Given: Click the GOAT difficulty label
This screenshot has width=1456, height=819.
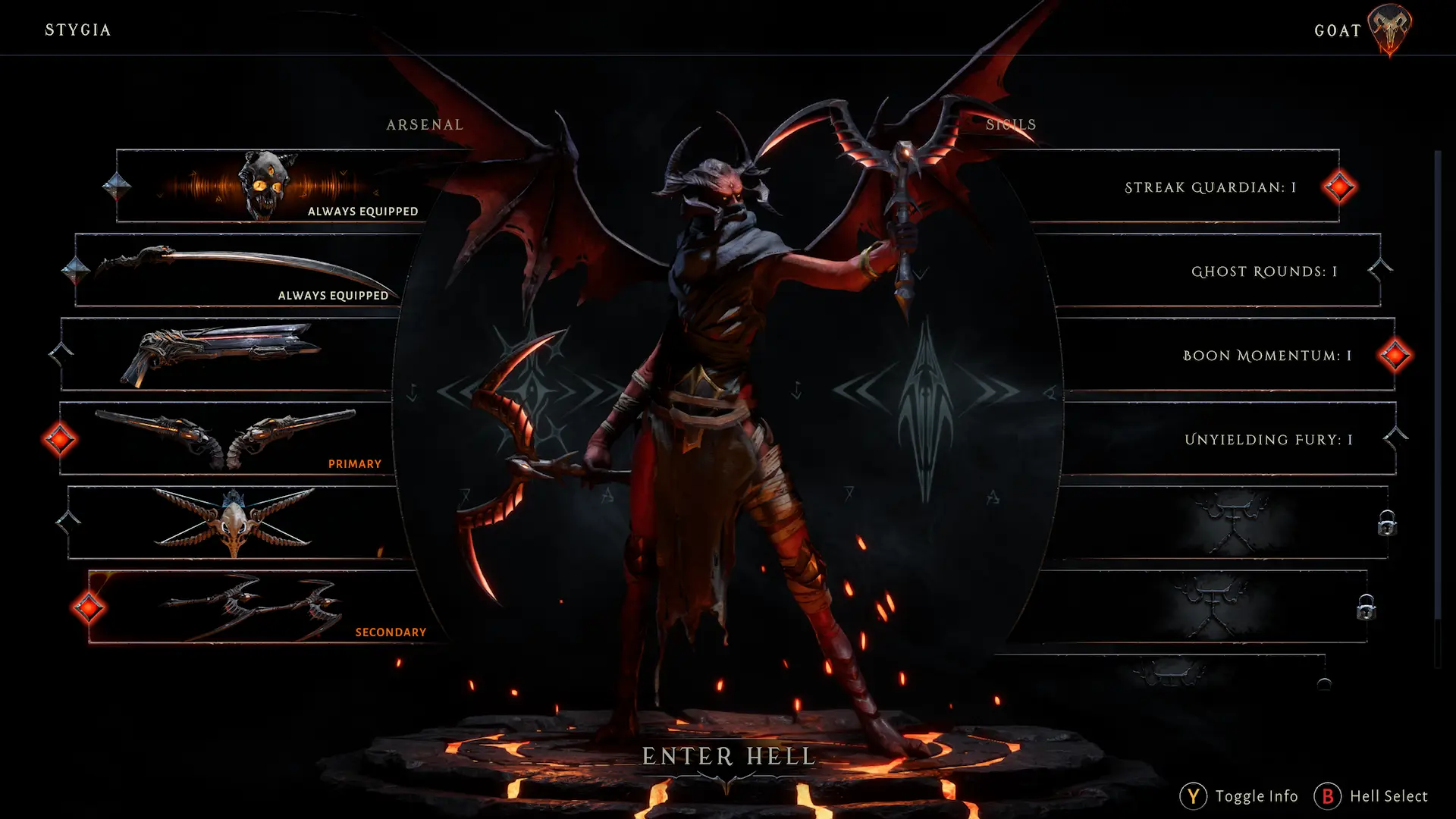Looking at the screenshot, I should pyautogui.click(x=1338, y=31).
